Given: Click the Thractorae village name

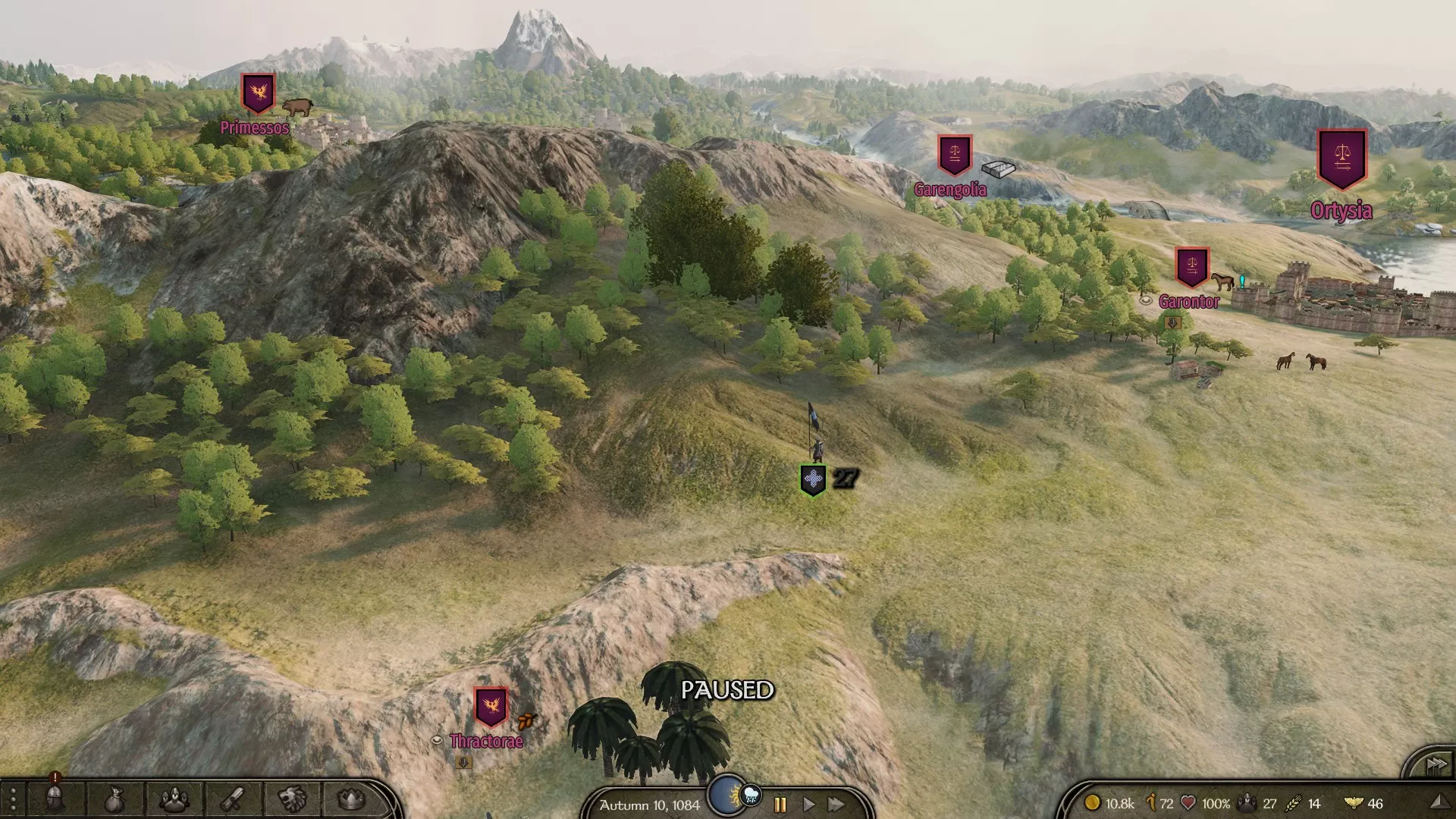Looking at the screenshot, I should pos(486,742).
